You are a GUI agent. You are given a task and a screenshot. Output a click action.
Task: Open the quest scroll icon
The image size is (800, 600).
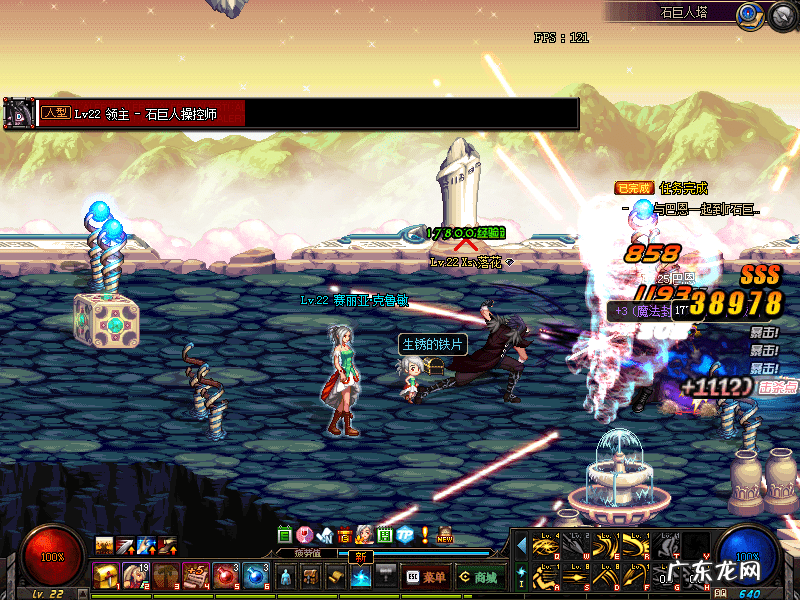[336, 577]
